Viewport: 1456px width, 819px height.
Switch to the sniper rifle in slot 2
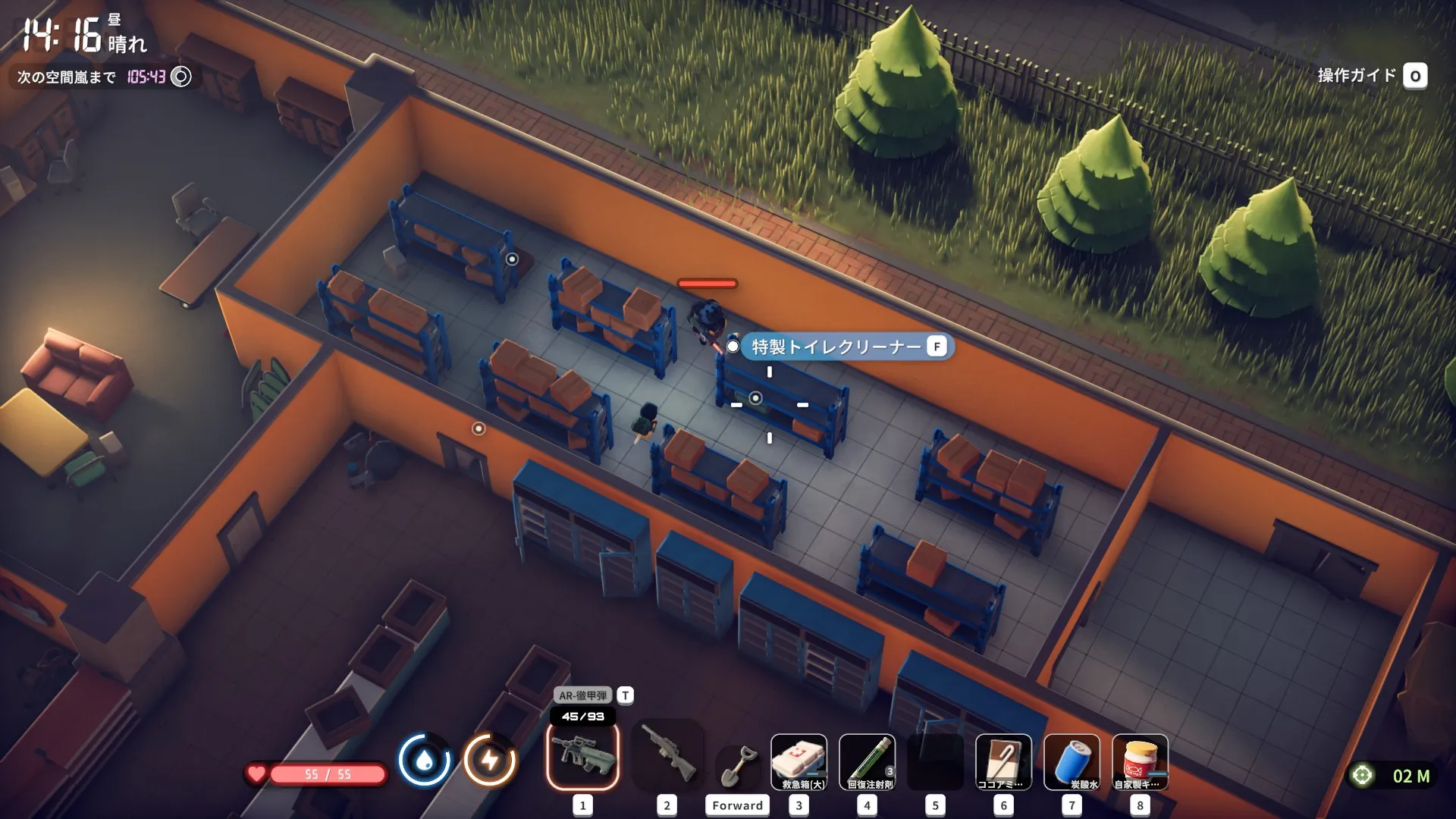[x=667, y=757]
